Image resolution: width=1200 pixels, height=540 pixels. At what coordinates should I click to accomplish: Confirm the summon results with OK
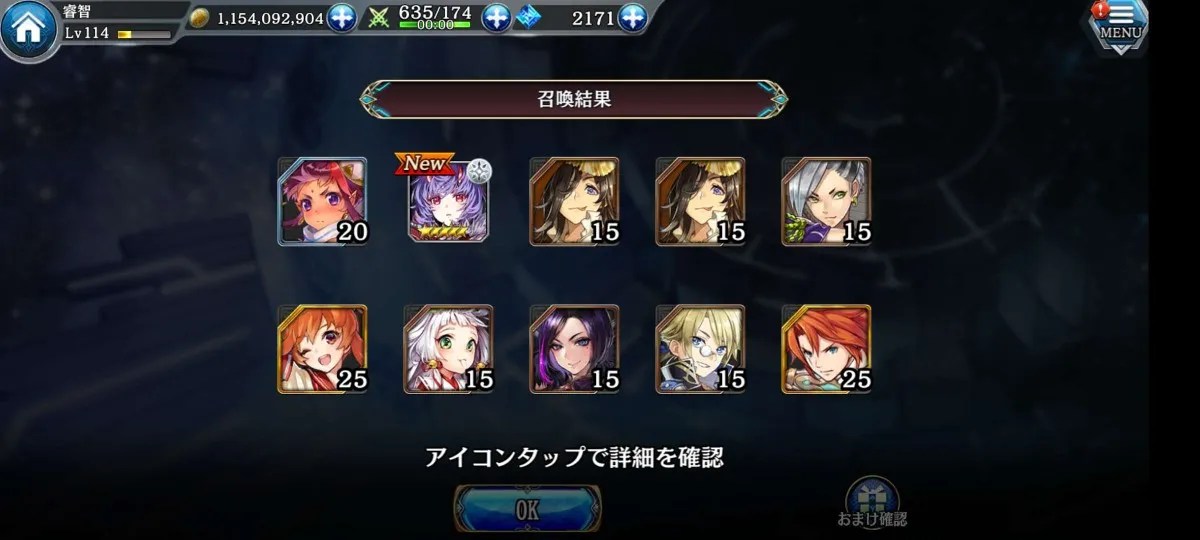[x=528, y=509]
